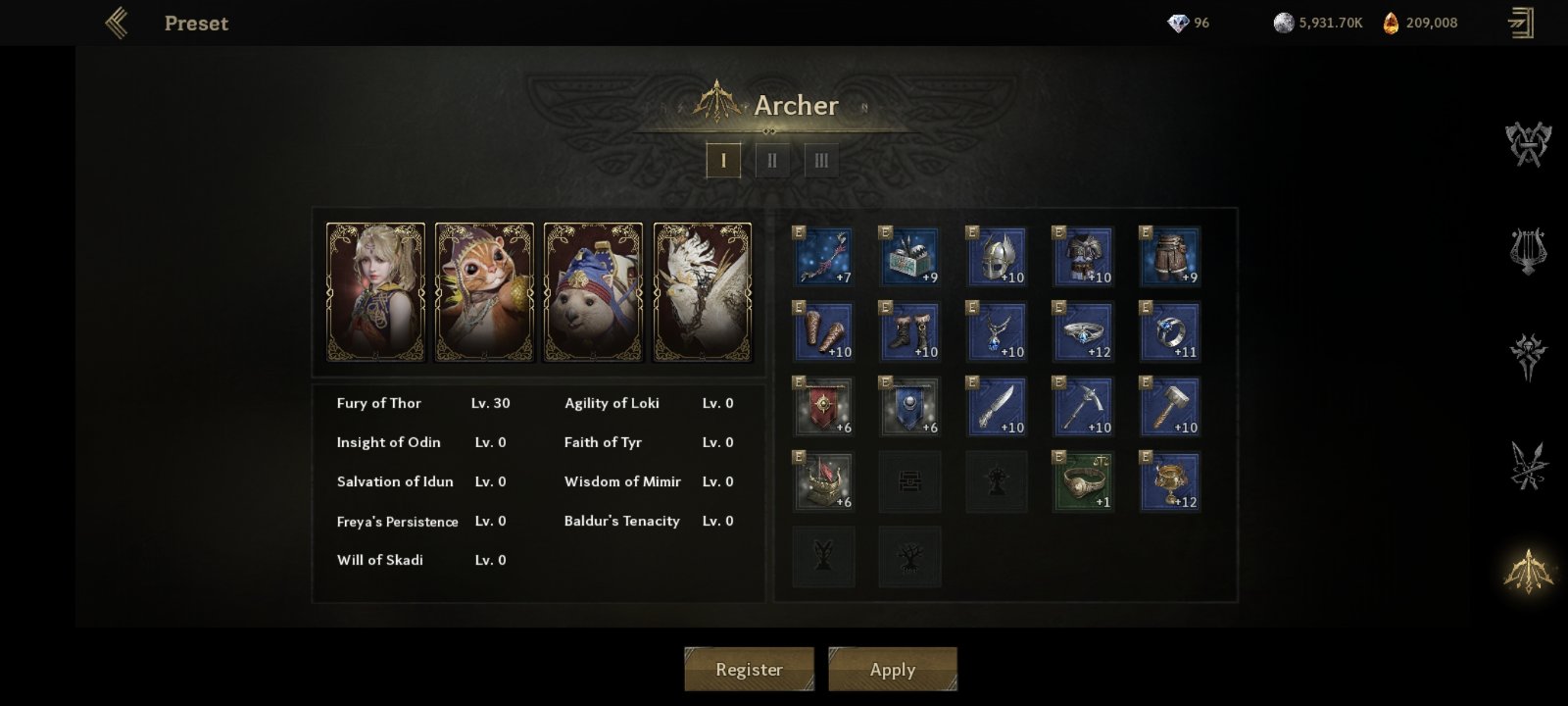Select the red banner slot
This screenshot has width=1568, height=706.
[823, 406]
